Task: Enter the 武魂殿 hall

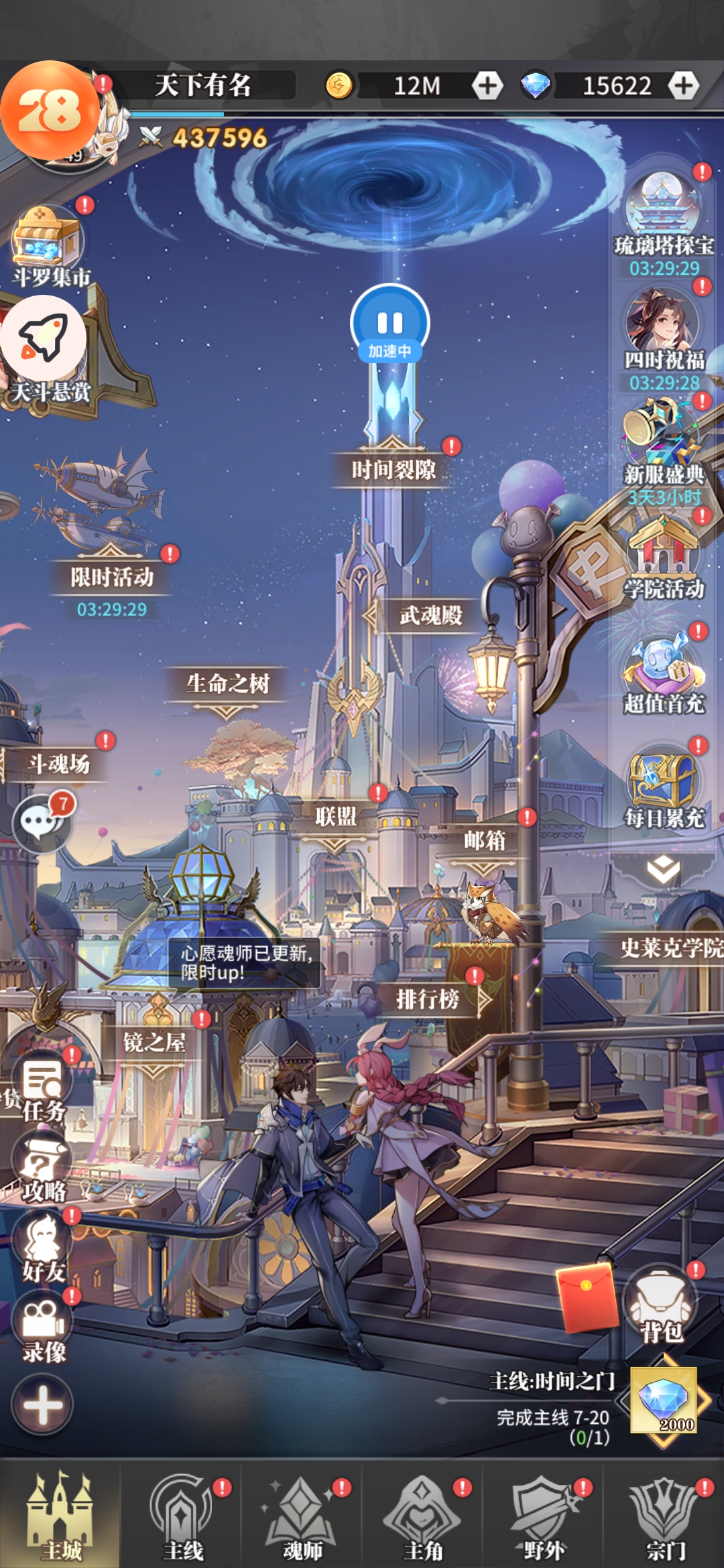Action: (x=430, y=615)
